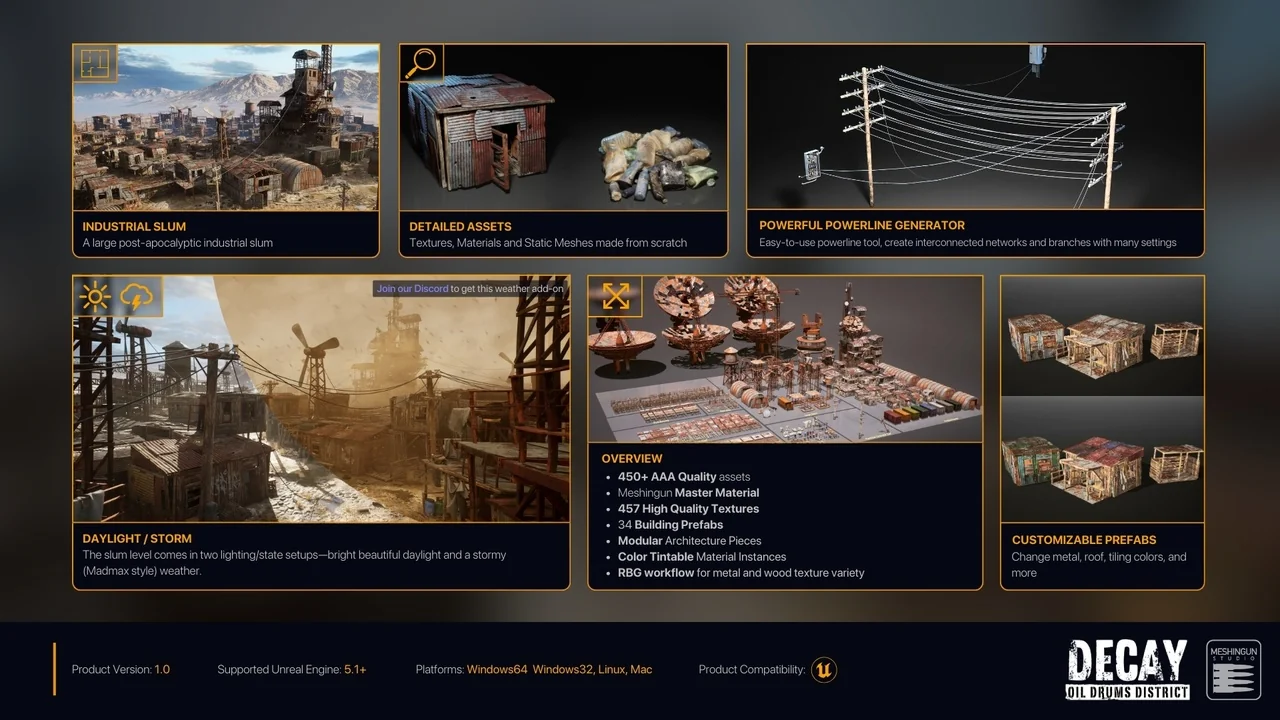The image size is (1280, 720).
Task: Select the floor plan layout icon
Action: pos(96,63)
